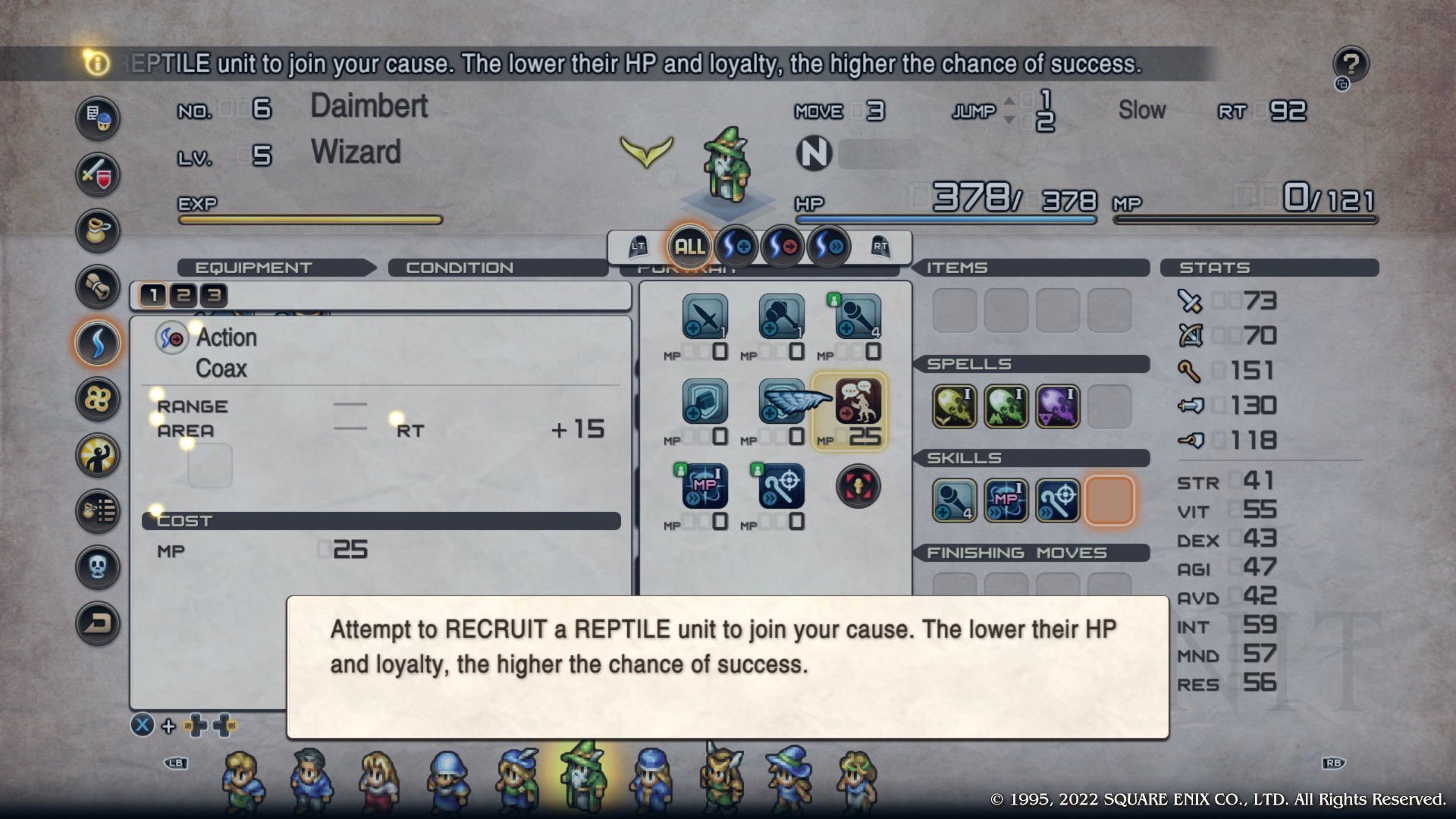Open the item pouch menu
The width and height of the screenshot is (1456, 819).
[x=98, y=231]
